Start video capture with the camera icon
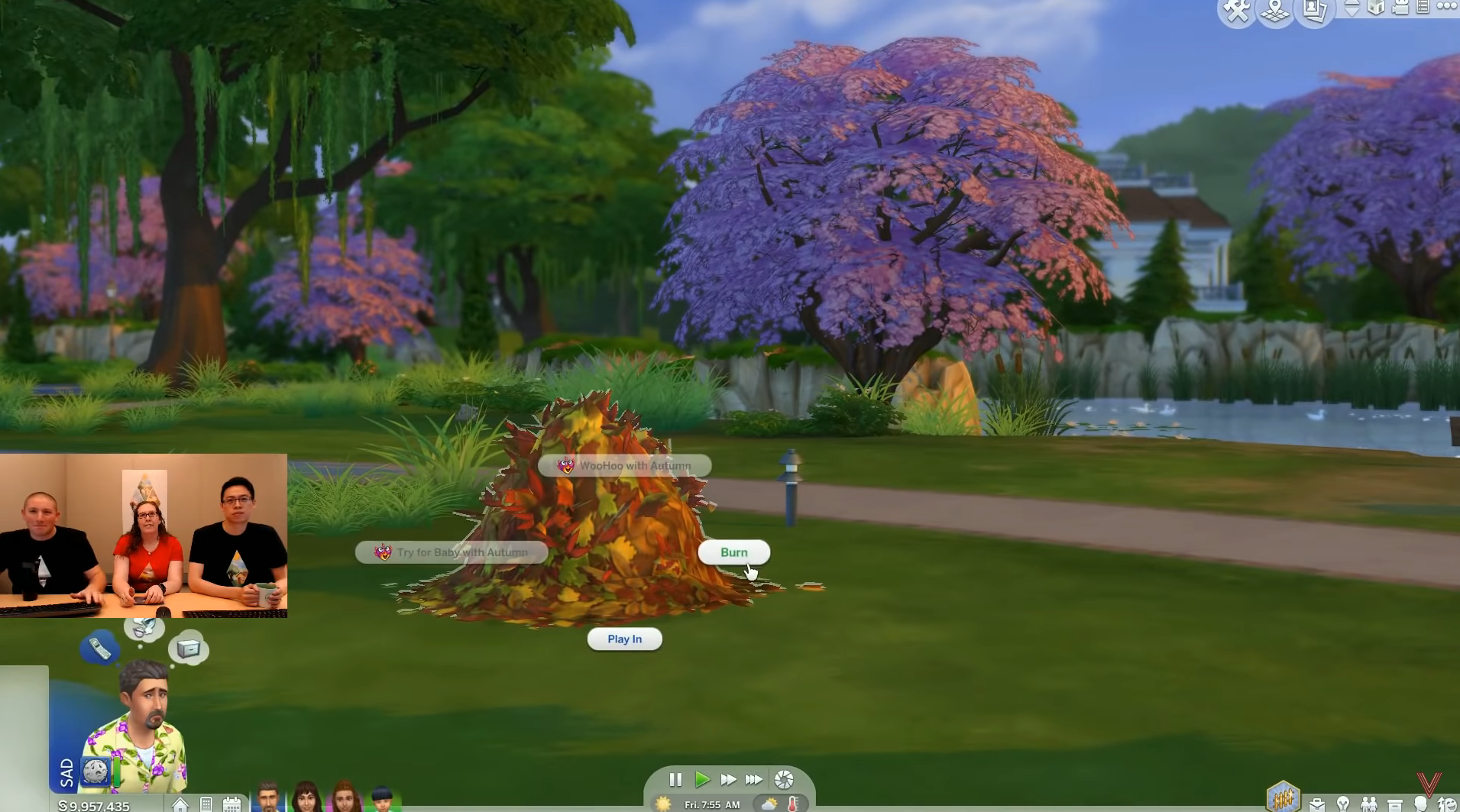 click(x=1400, y=8)
